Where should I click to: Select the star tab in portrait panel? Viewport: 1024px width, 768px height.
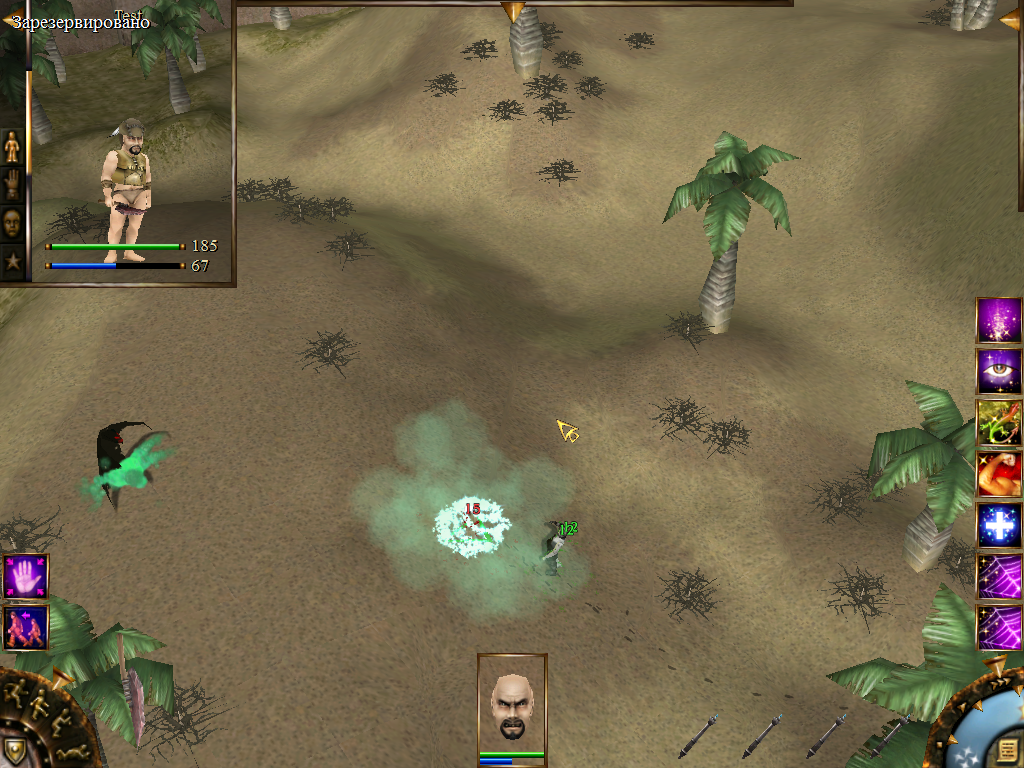pyautogui.click(x=12, y=262)
